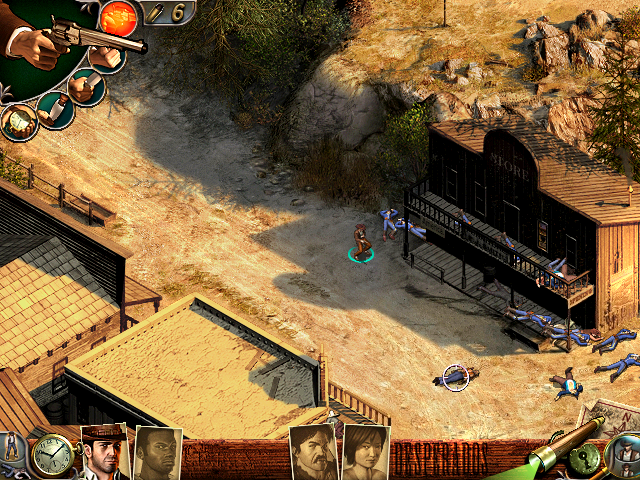This screenshot has height=481, width=641.
Task: Use the pocket watch item in hand
Action: [x=18, y=122]
